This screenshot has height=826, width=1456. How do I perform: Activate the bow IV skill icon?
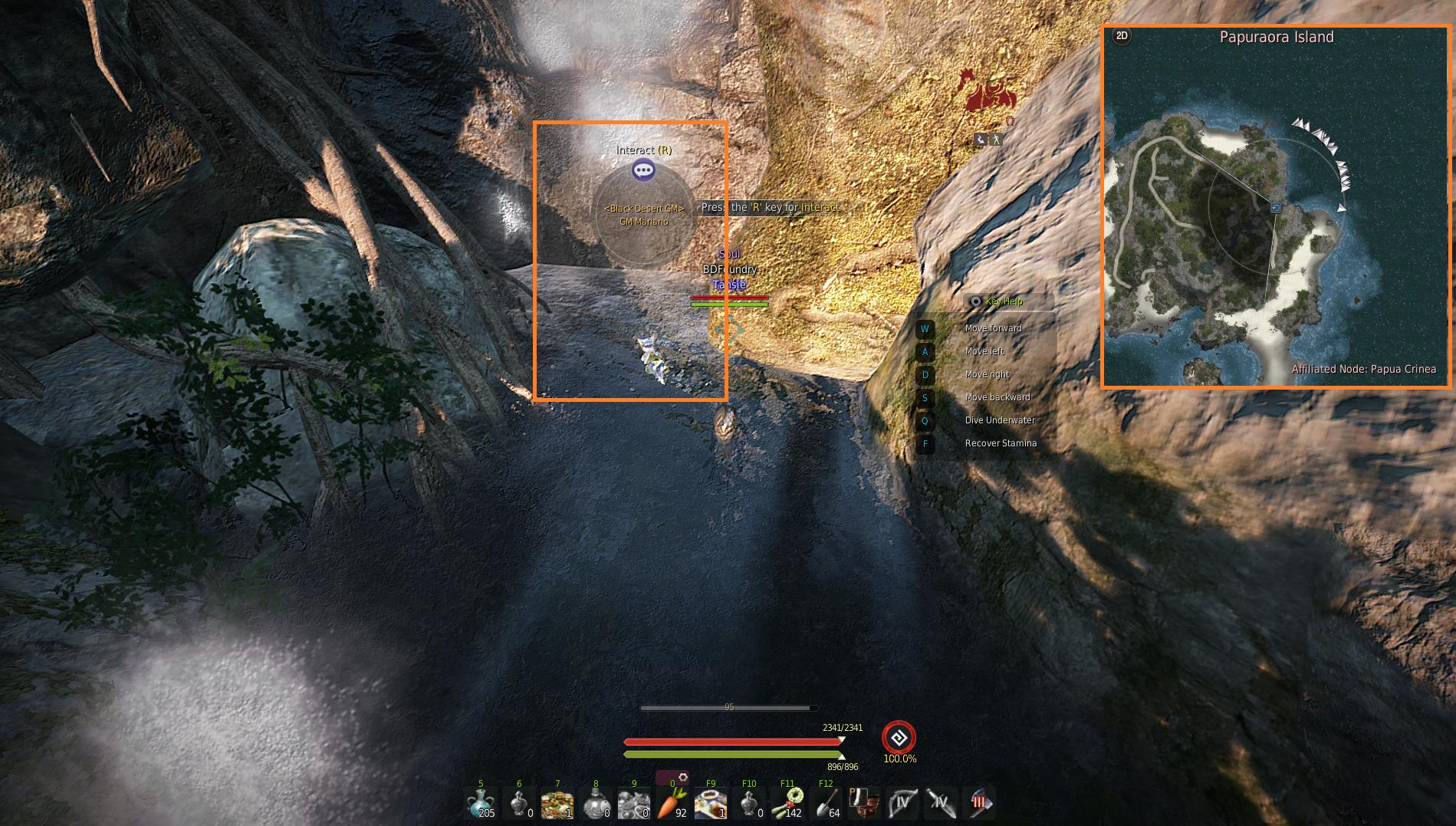902,804
